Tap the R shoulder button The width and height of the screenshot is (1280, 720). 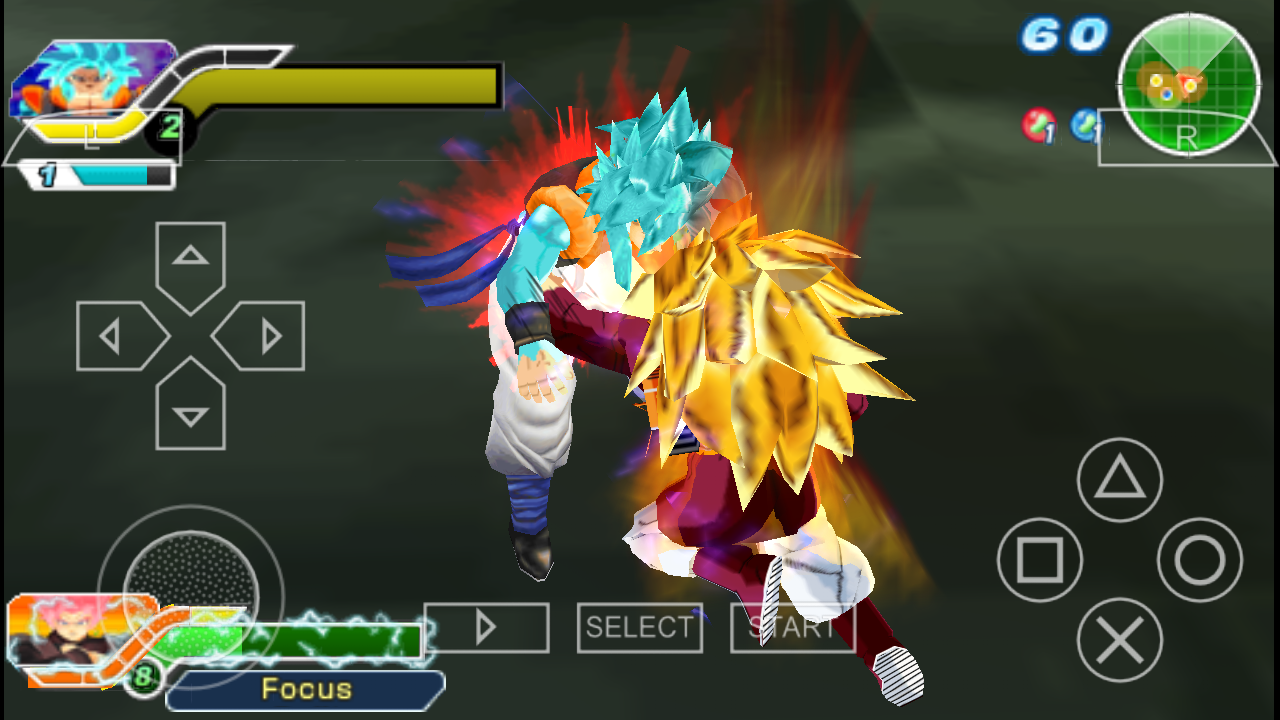1187,138
